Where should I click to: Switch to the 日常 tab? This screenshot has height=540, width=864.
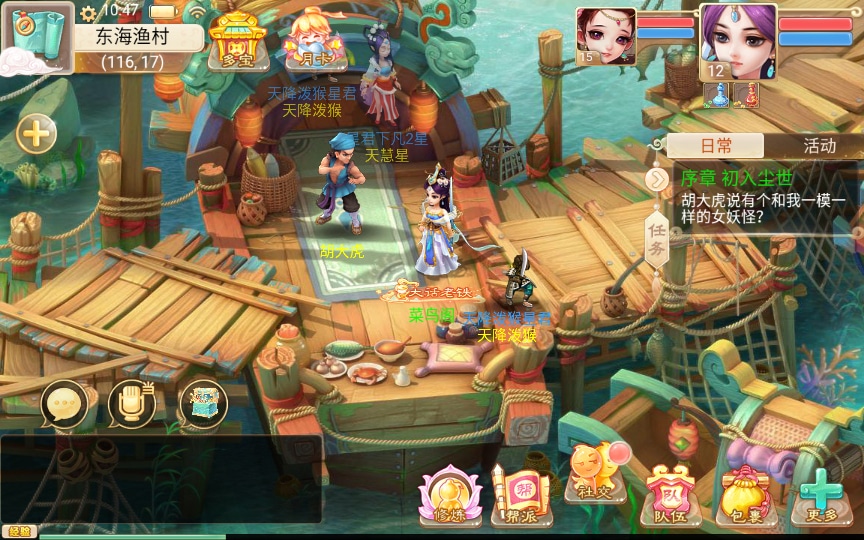click(x=715, y=146)
